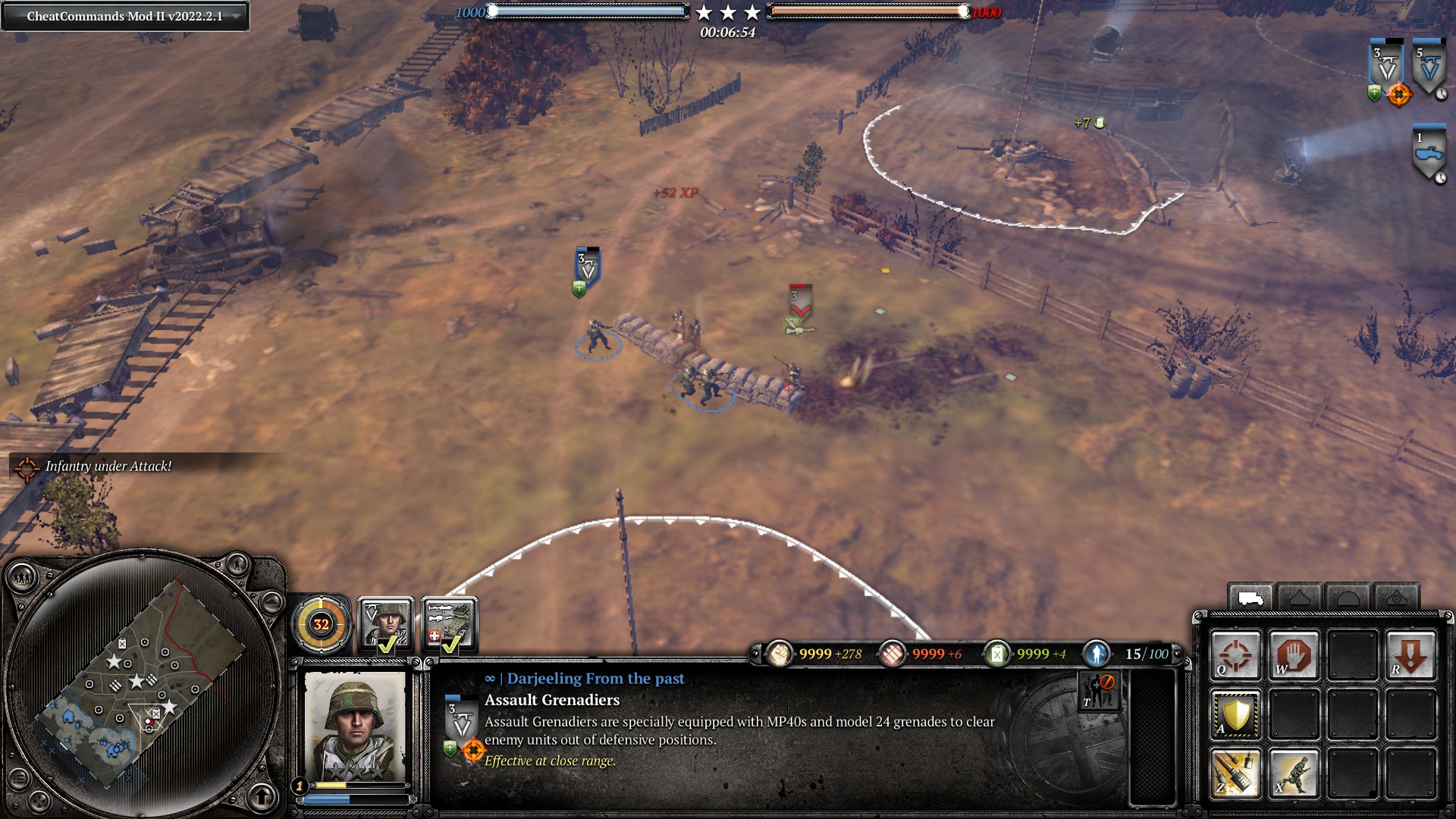
Task: Activate the red crosshair attack command
Action: coord(1235,655)
